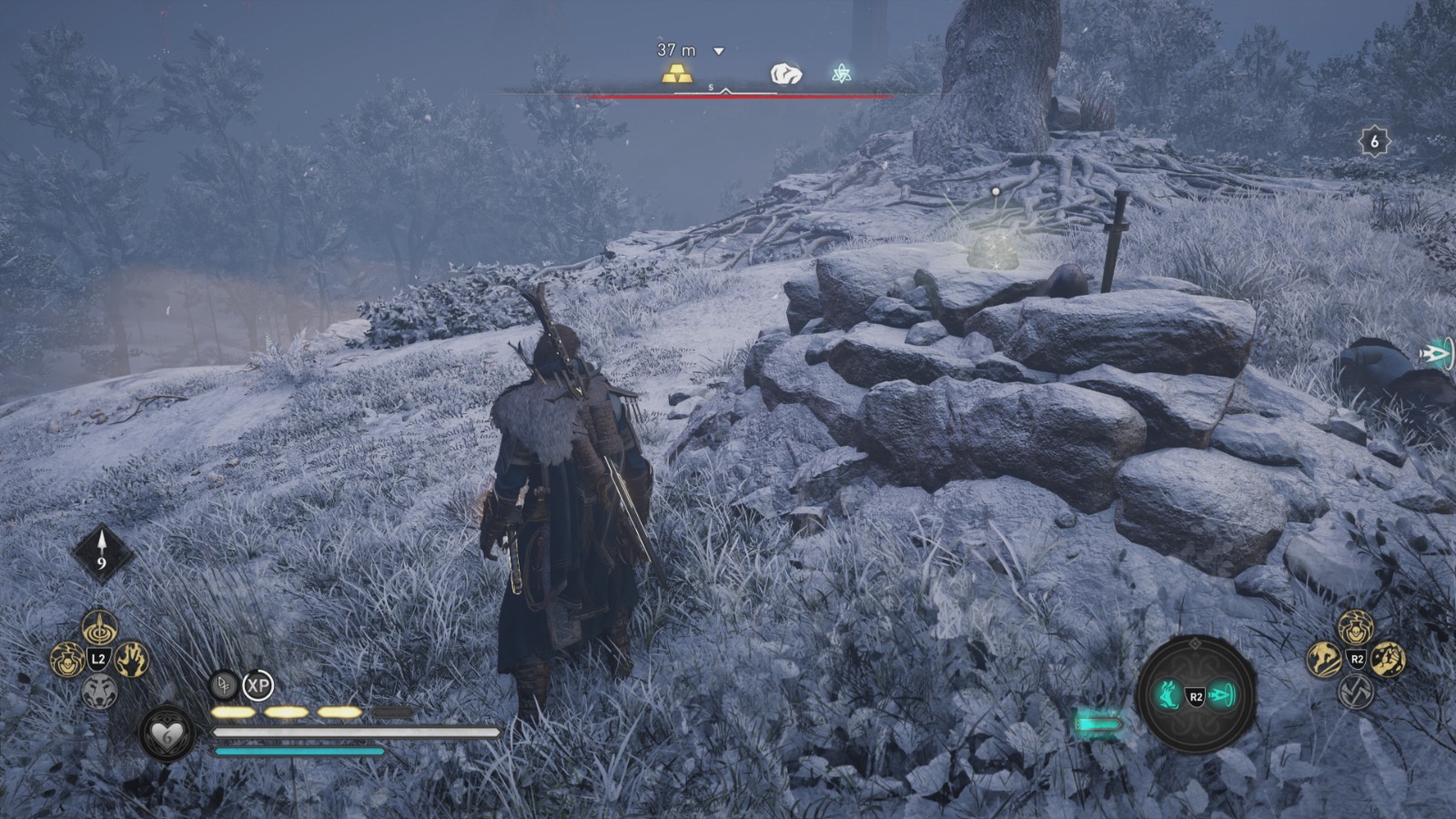The image size is (1456, 819).
Task: Choose the grey wolf head ability
Action: [x=99, y=692]
